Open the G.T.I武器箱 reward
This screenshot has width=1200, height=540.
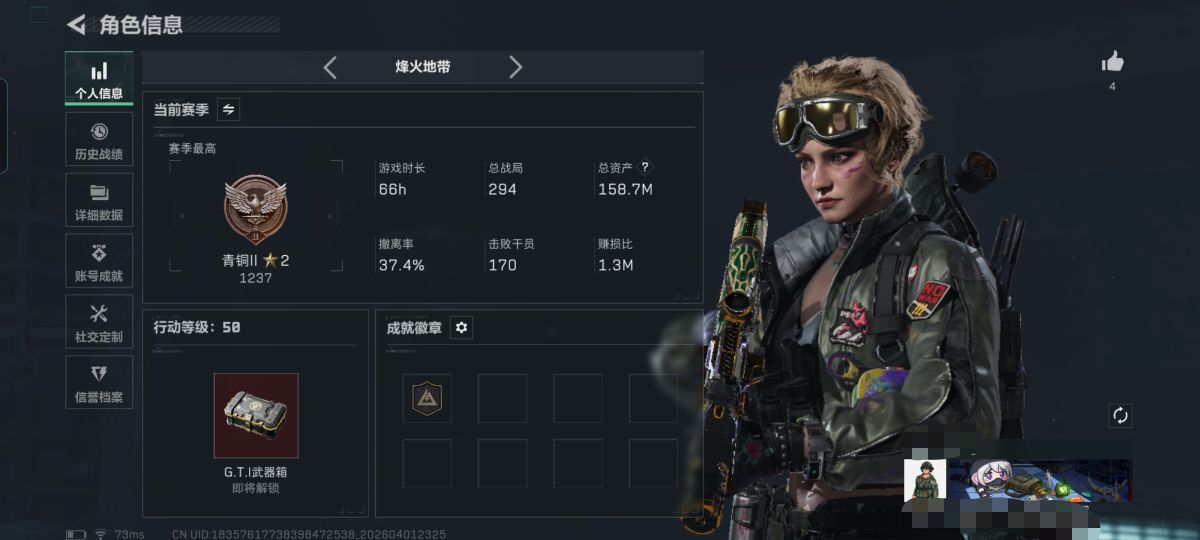255,415
